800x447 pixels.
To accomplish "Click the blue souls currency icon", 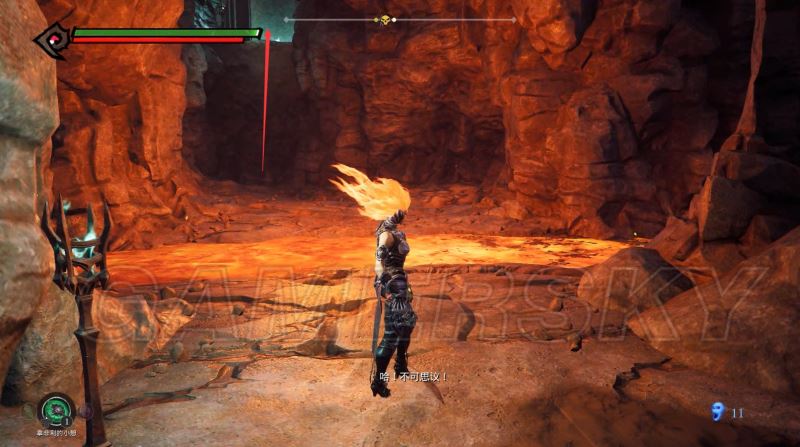I will pyautogui.click(x=715, y=411).
